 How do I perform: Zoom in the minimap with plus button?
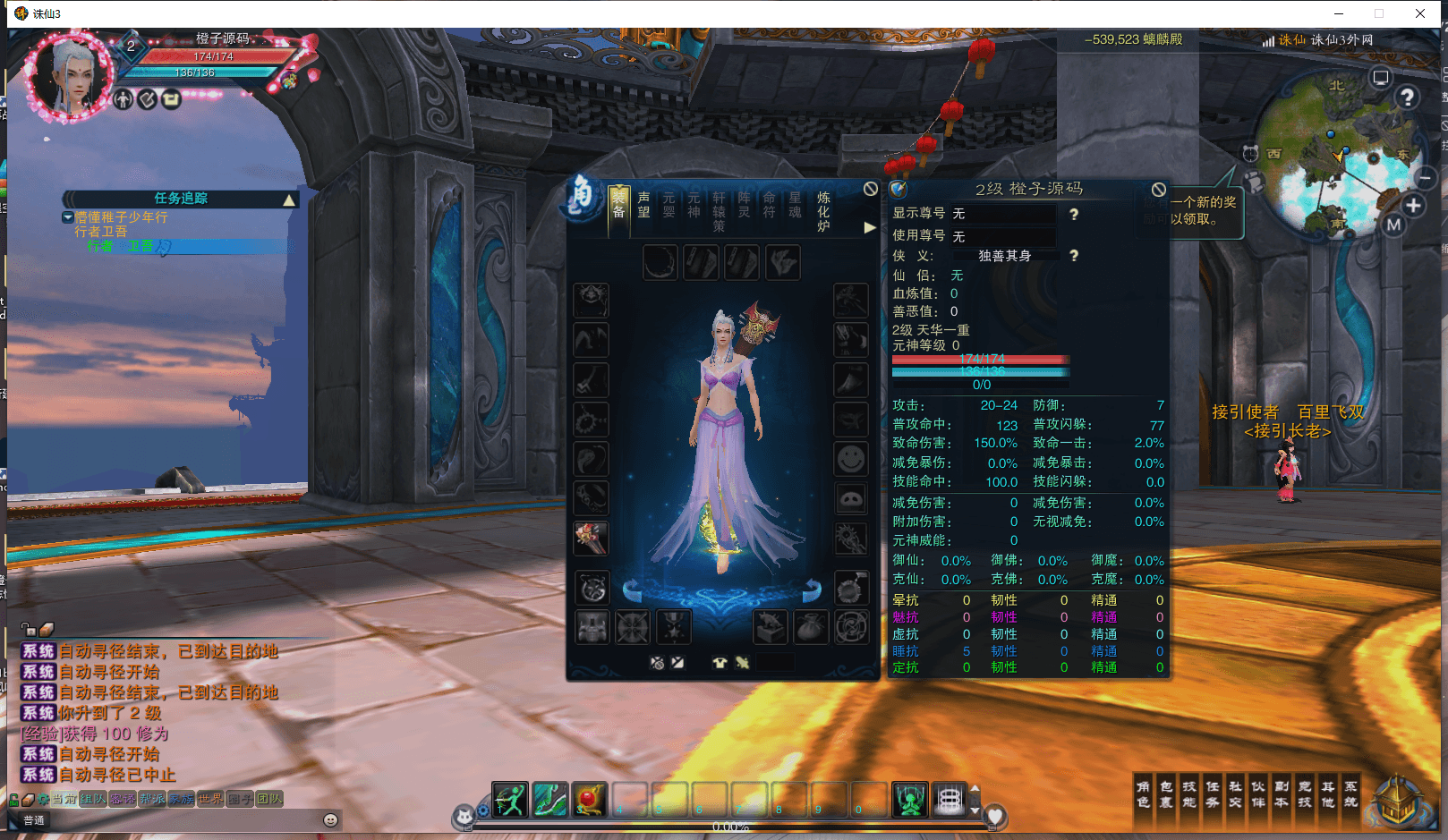[1413, 206]
